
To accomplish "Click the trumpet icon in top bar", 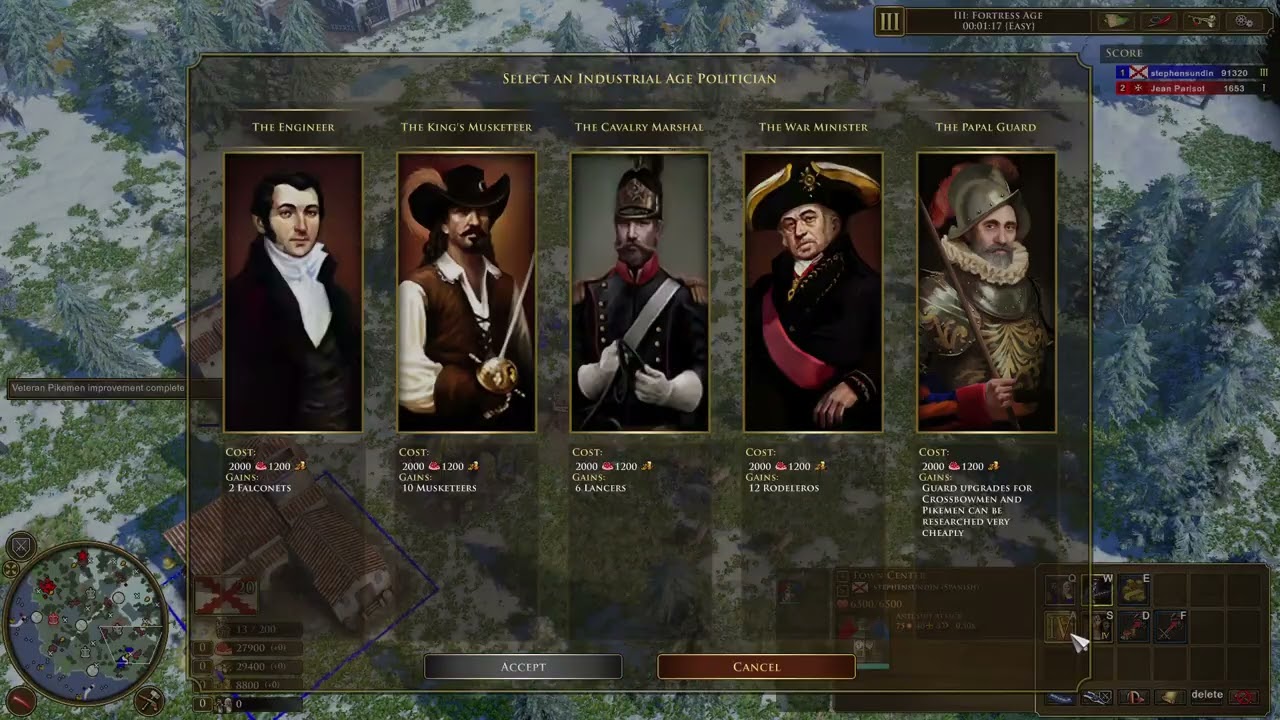I will [1203, 21].
